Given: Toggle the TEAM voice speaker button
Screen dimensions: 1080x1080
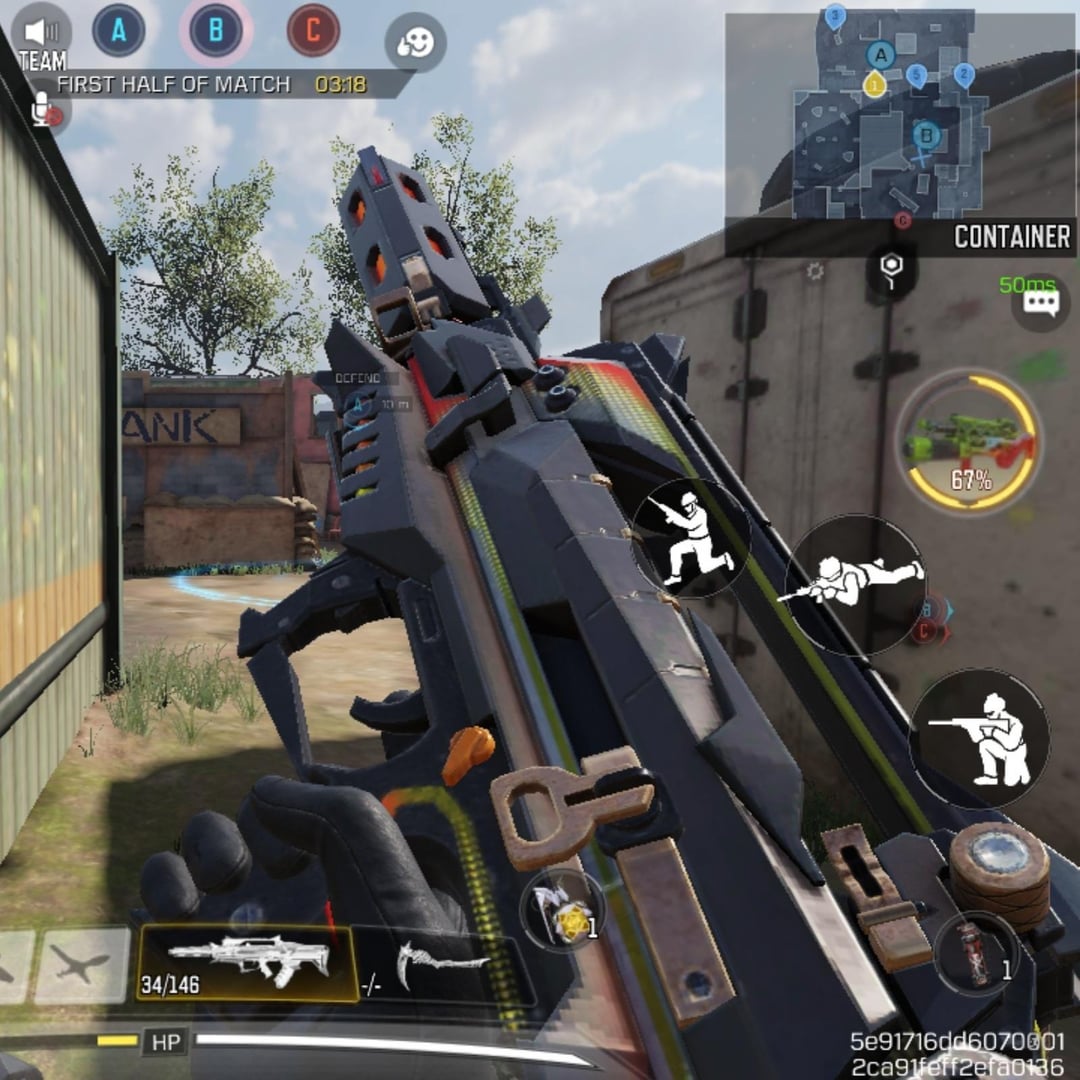Looking at the screenshot, I should 42,32.
